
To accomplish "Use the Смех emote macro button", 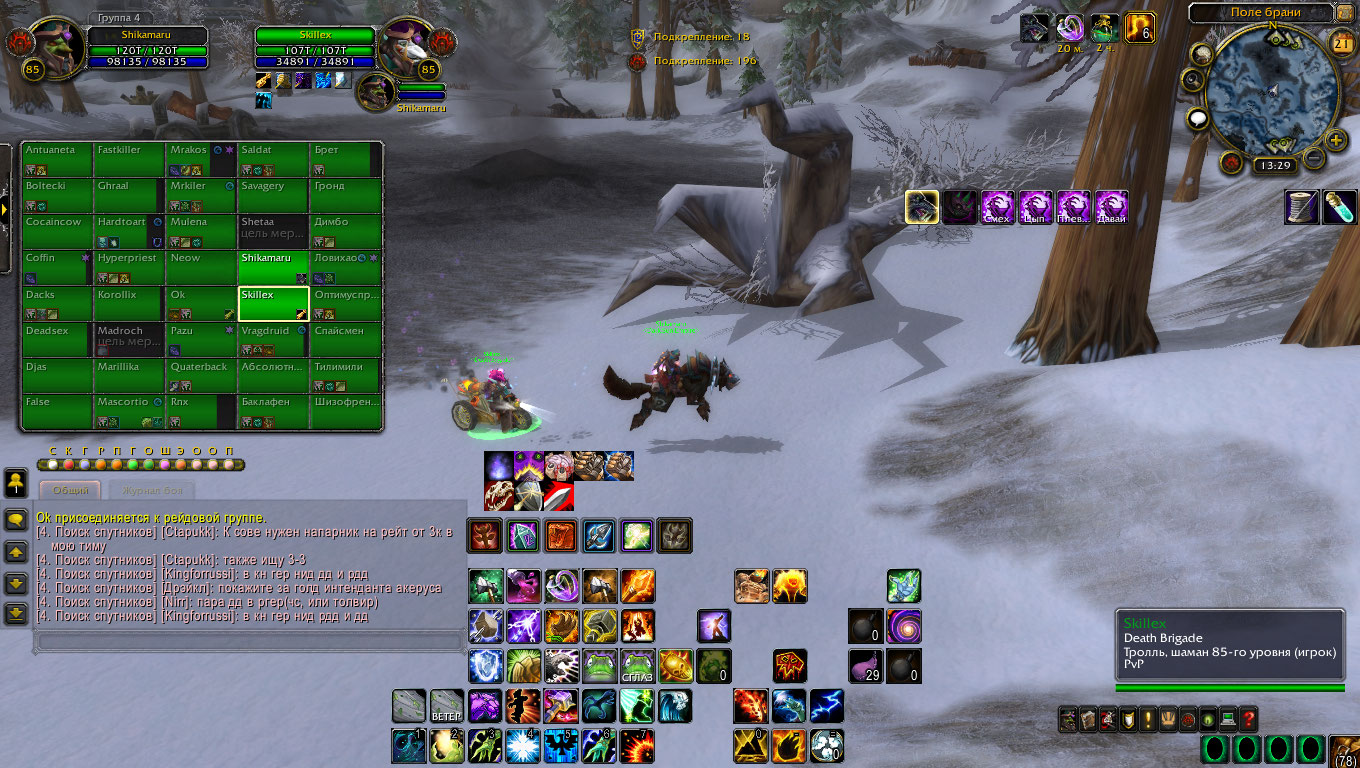I will click(x=997, y=207).
